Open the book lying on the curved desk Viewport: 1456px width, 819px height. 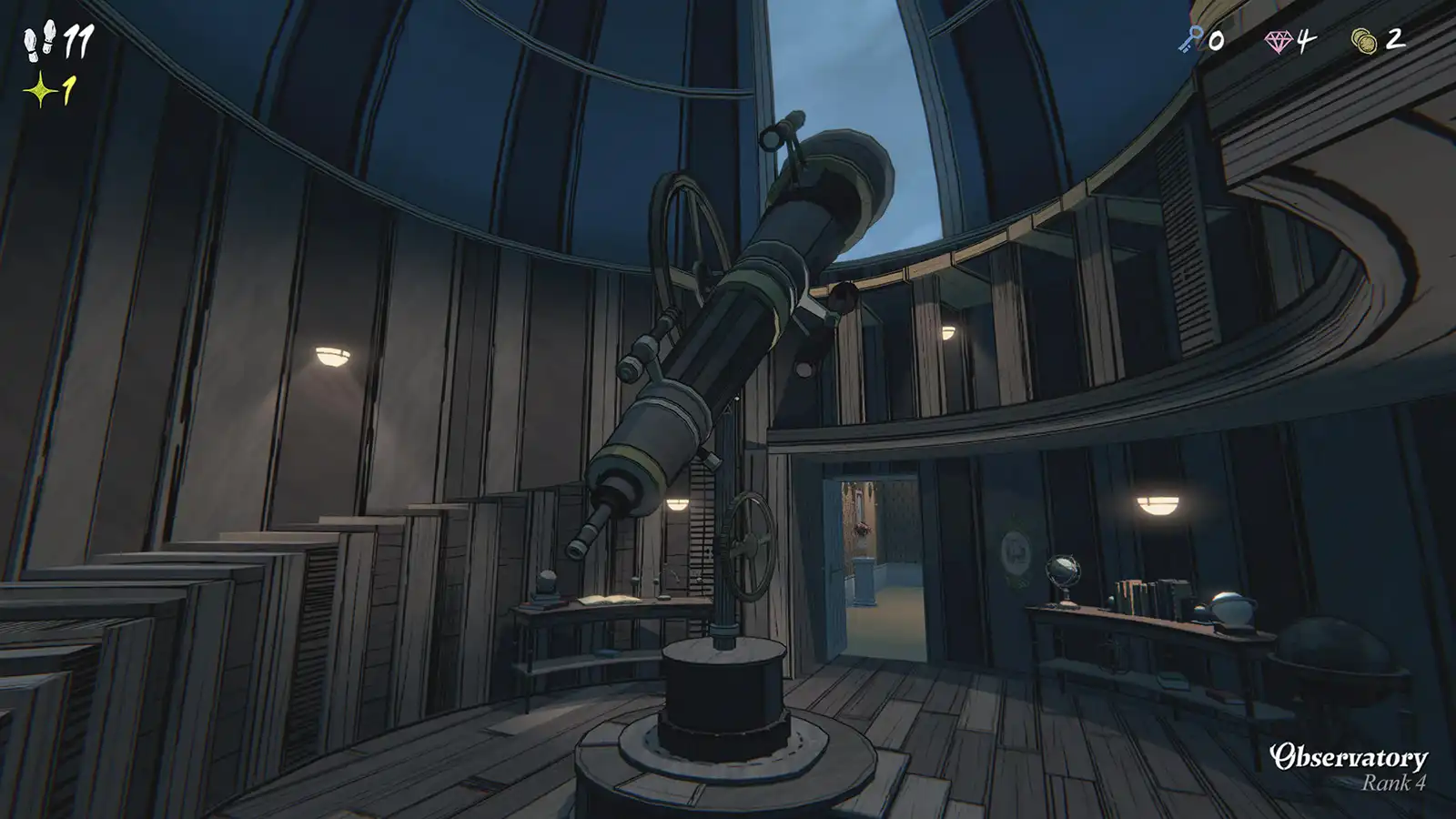tap(608, 602)
